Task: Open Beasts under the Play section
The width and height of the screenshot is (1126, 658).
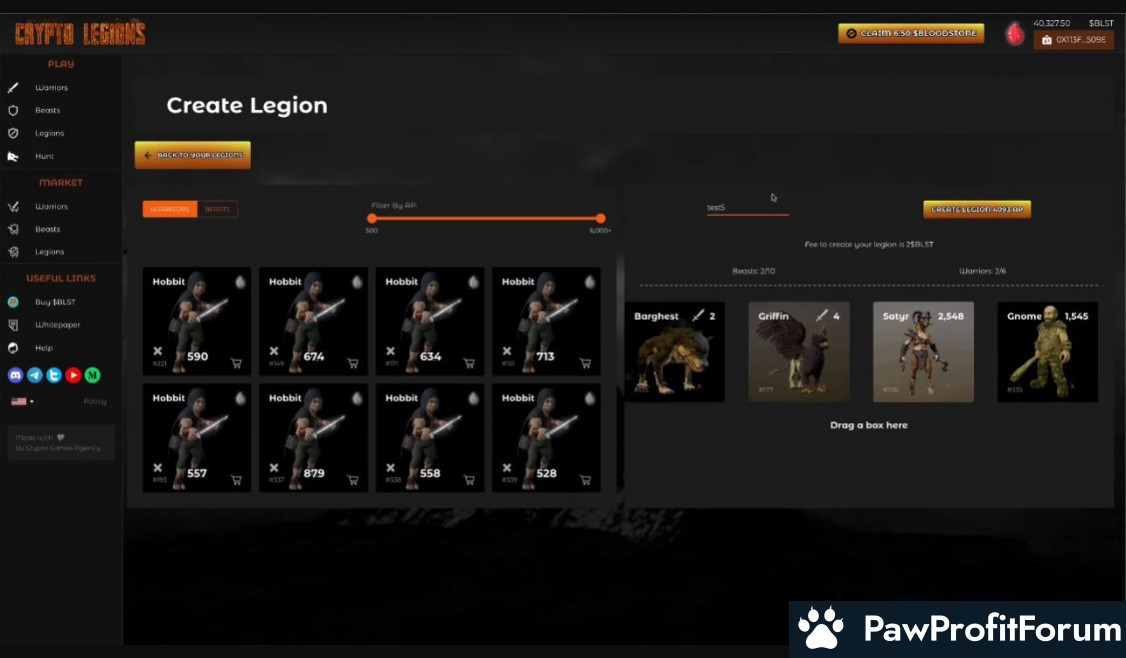Action: pyautogui.click(x=47, y=110)
